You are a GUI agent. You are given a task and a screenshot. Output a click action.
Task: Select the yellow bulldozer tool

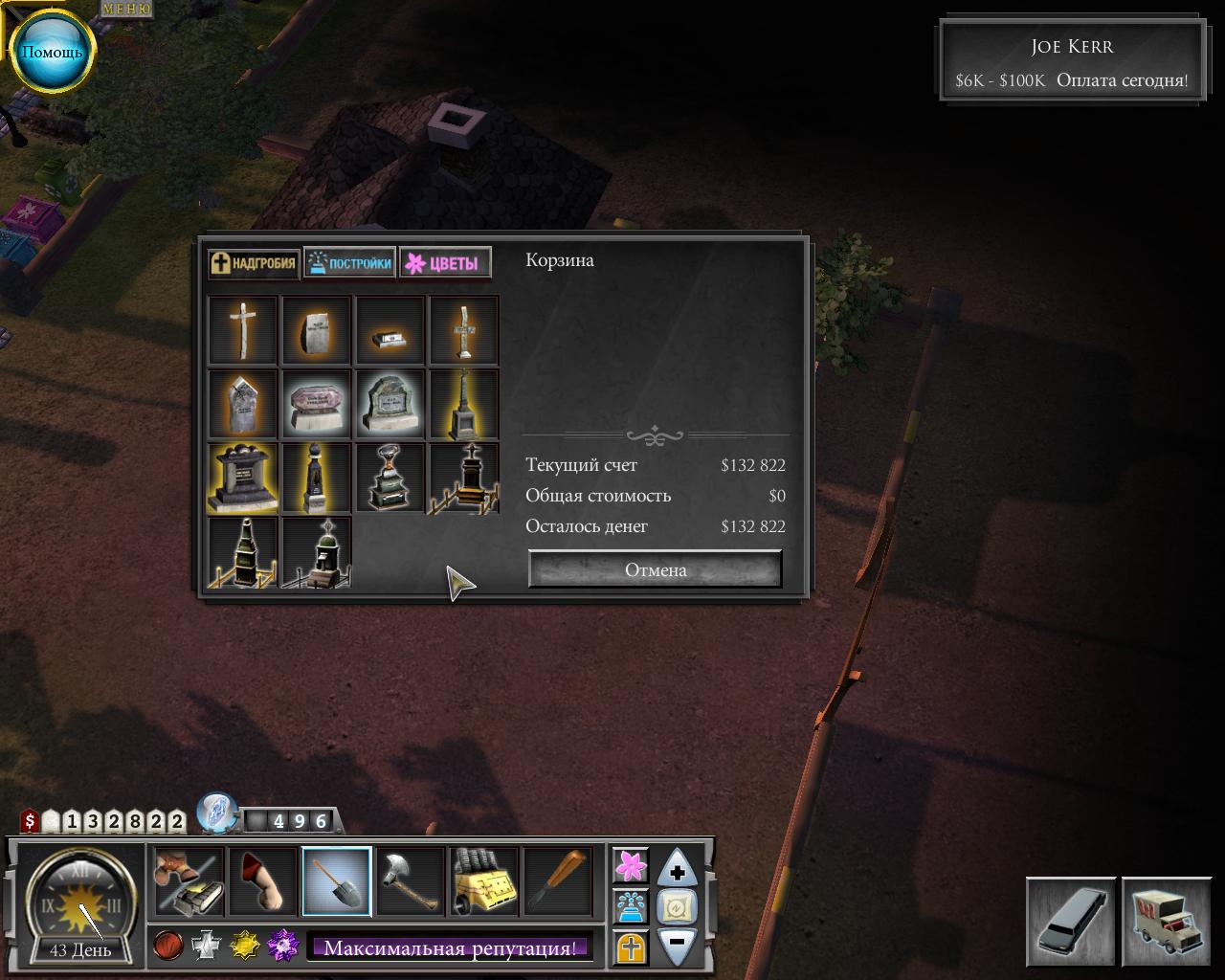click(484, 881)
